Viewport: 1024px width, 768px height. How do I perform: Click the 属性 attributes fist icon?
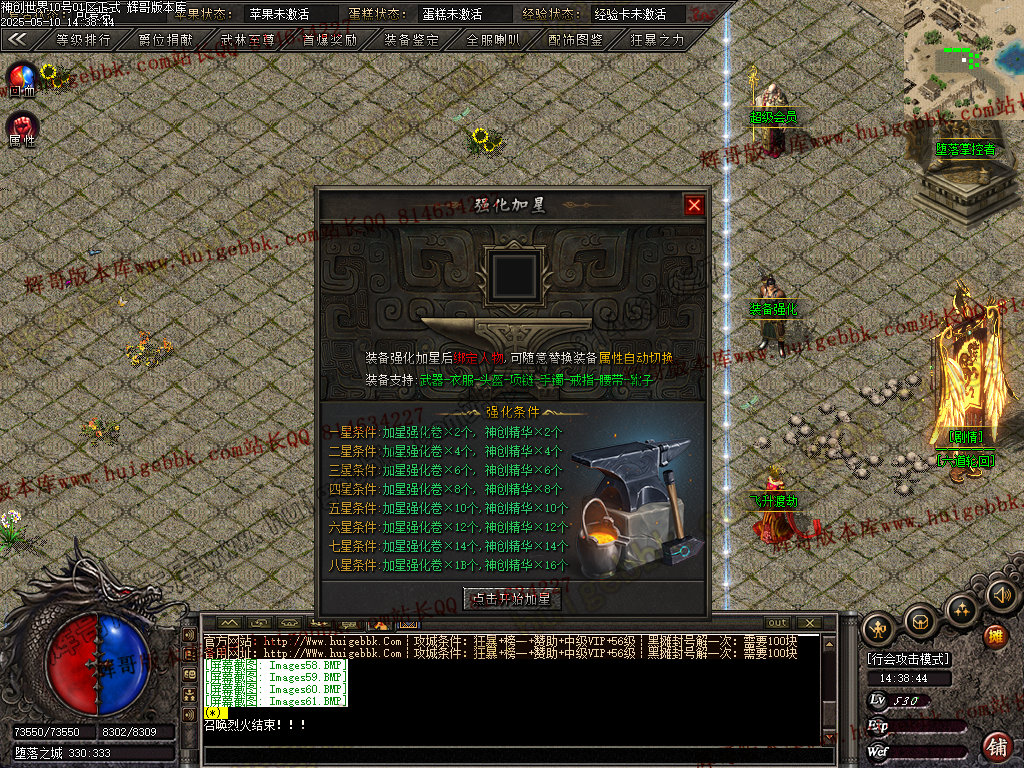pos(22,128)
